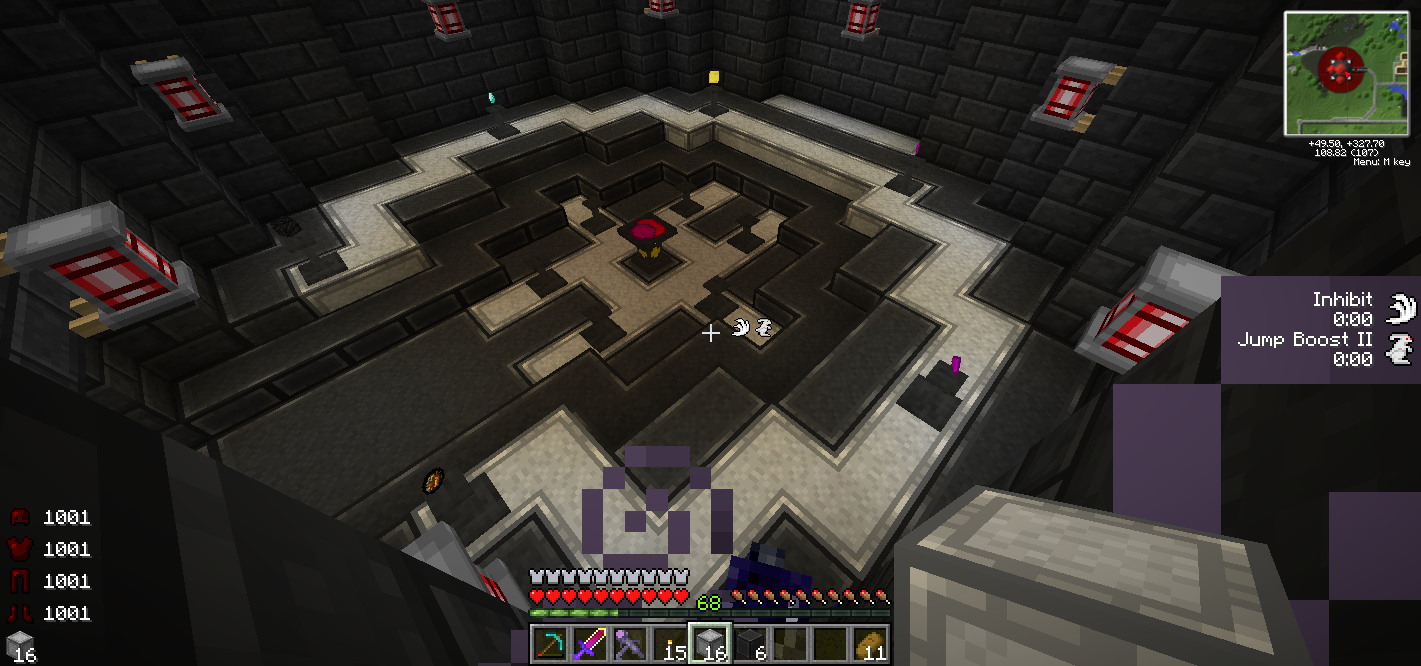Select the hotbar slot holding 15 items

point(670,643)
